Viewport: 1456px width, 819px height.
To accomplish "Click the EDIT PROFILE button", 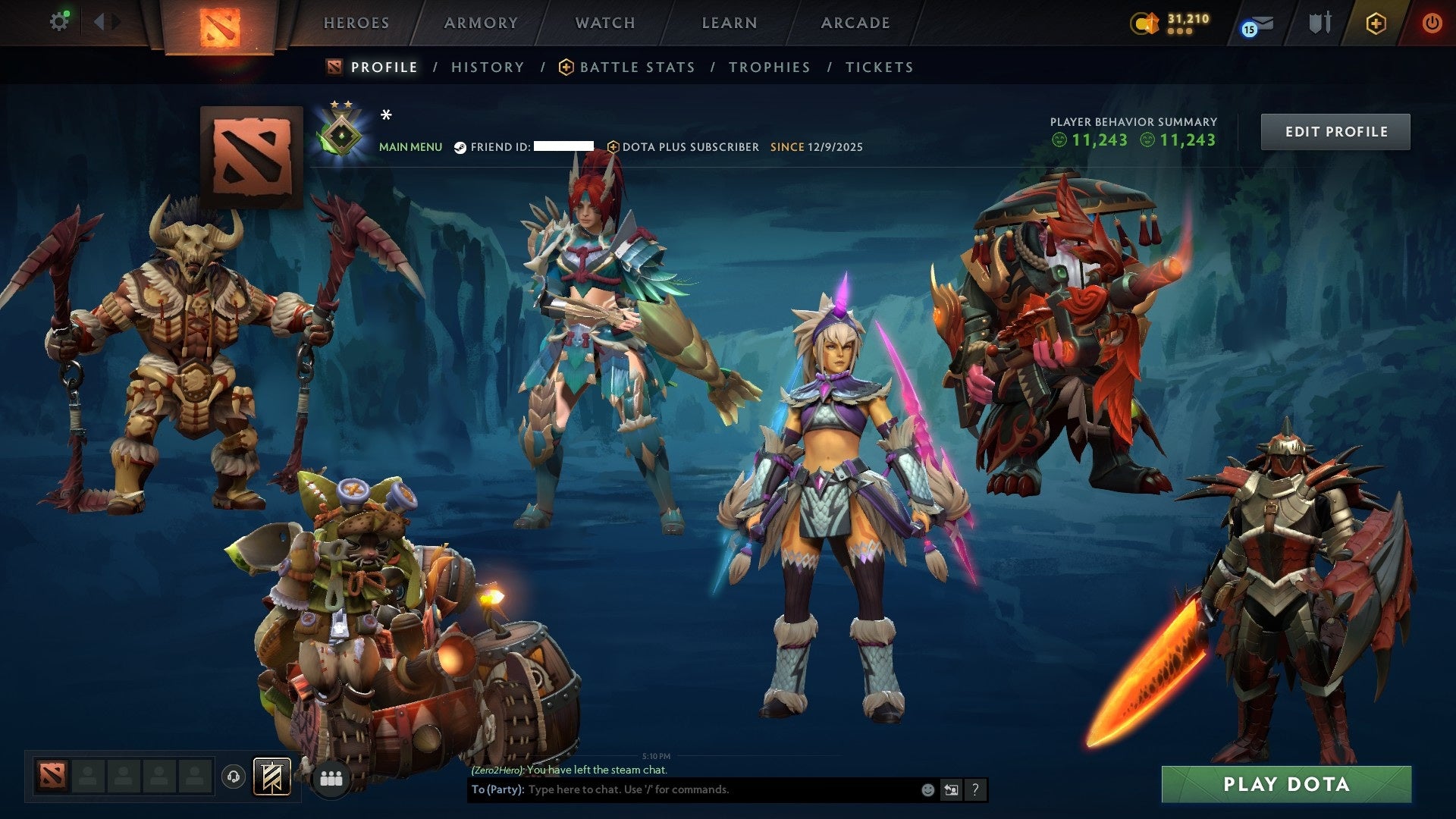I will click(1335, 130).
